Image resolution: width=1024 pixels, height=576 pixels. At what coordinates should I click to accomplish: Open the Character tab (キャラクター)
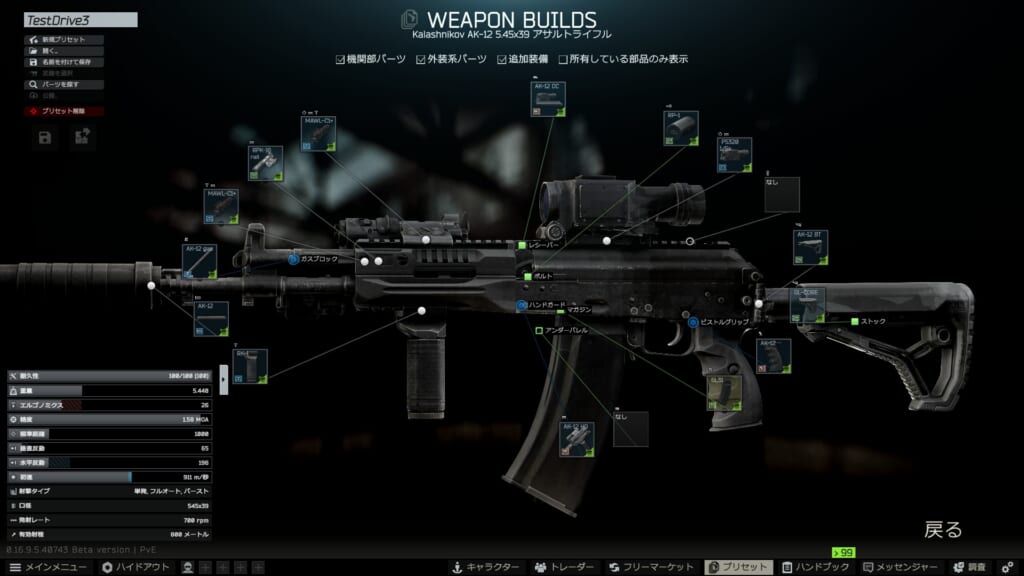tap(484, 567)
